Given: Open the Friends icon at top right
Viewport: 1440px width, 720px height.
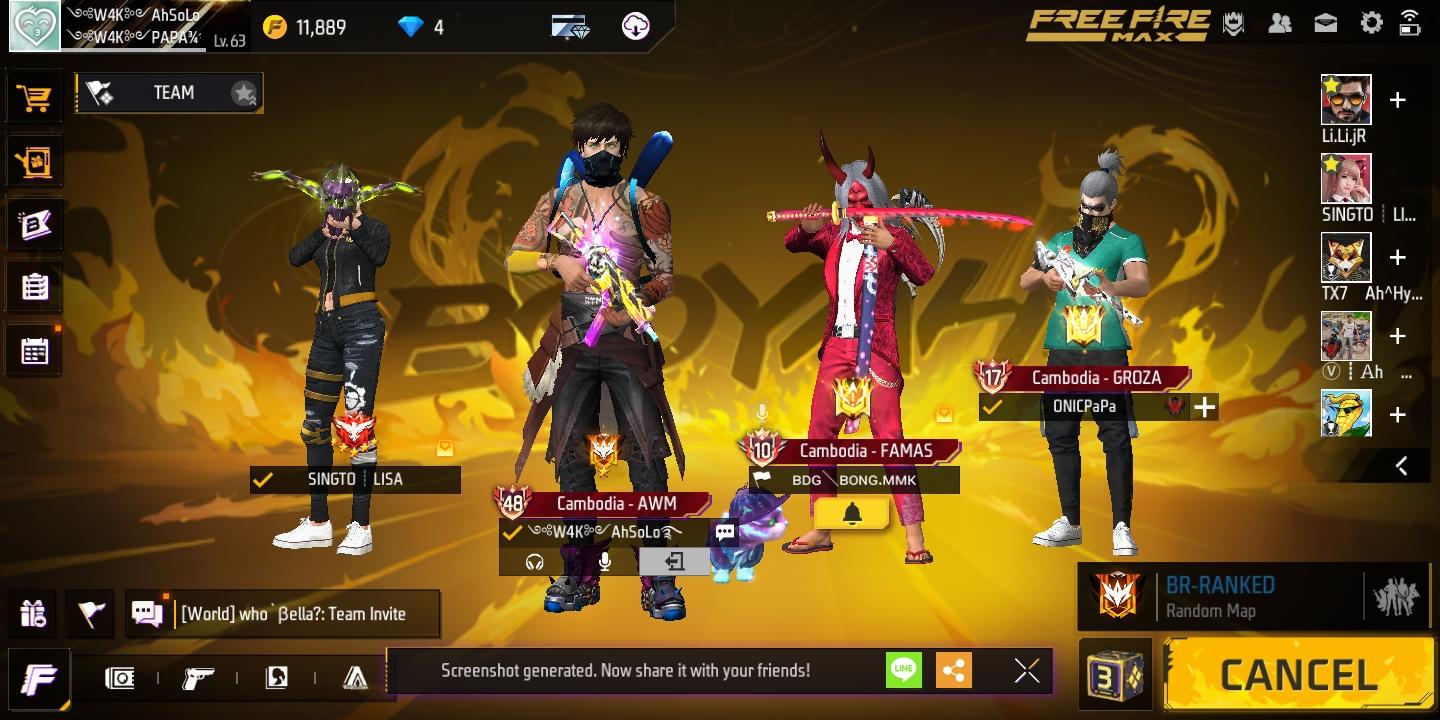Looking at the screenshot, I should [1281, 22].
